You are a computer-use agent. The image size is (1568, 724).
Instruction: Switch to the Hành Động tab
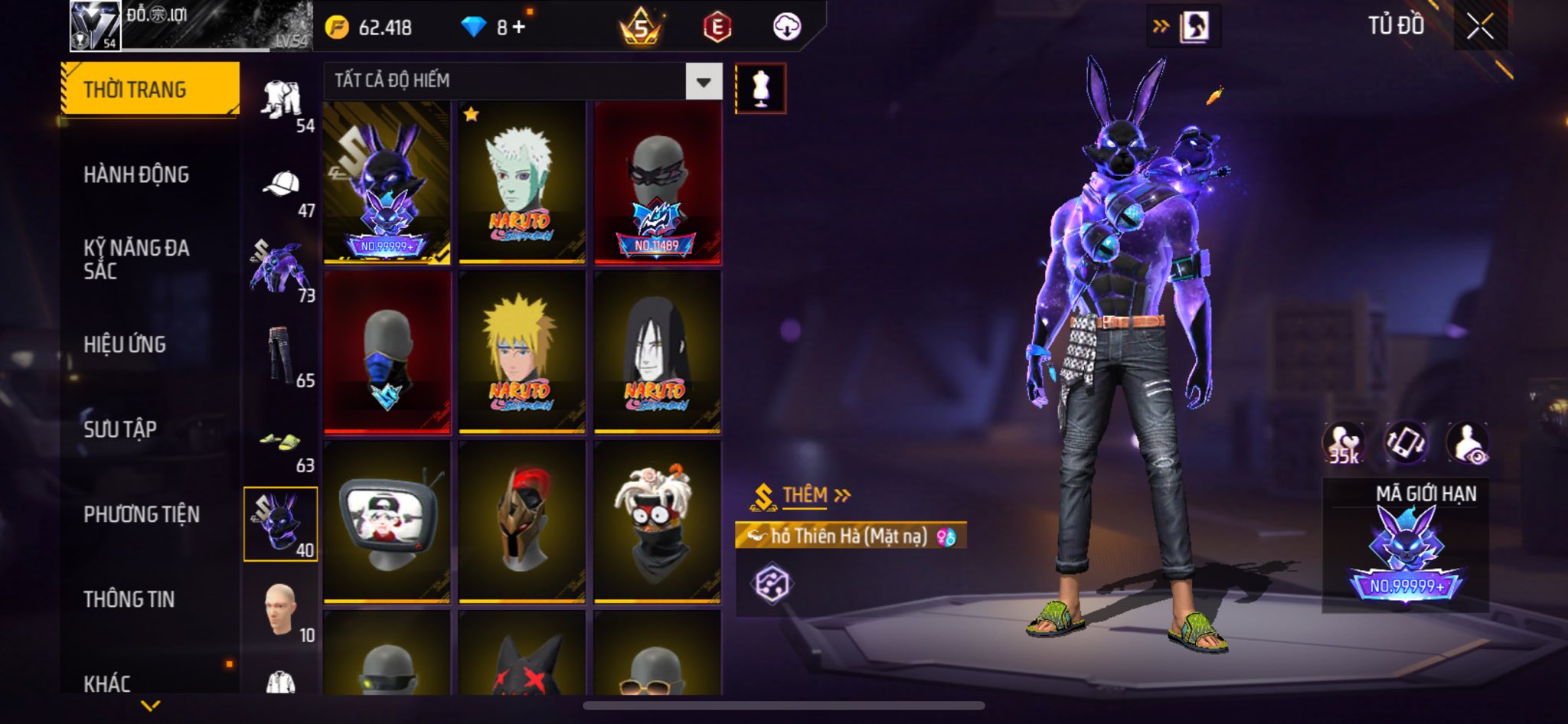[x=136, y=175]
